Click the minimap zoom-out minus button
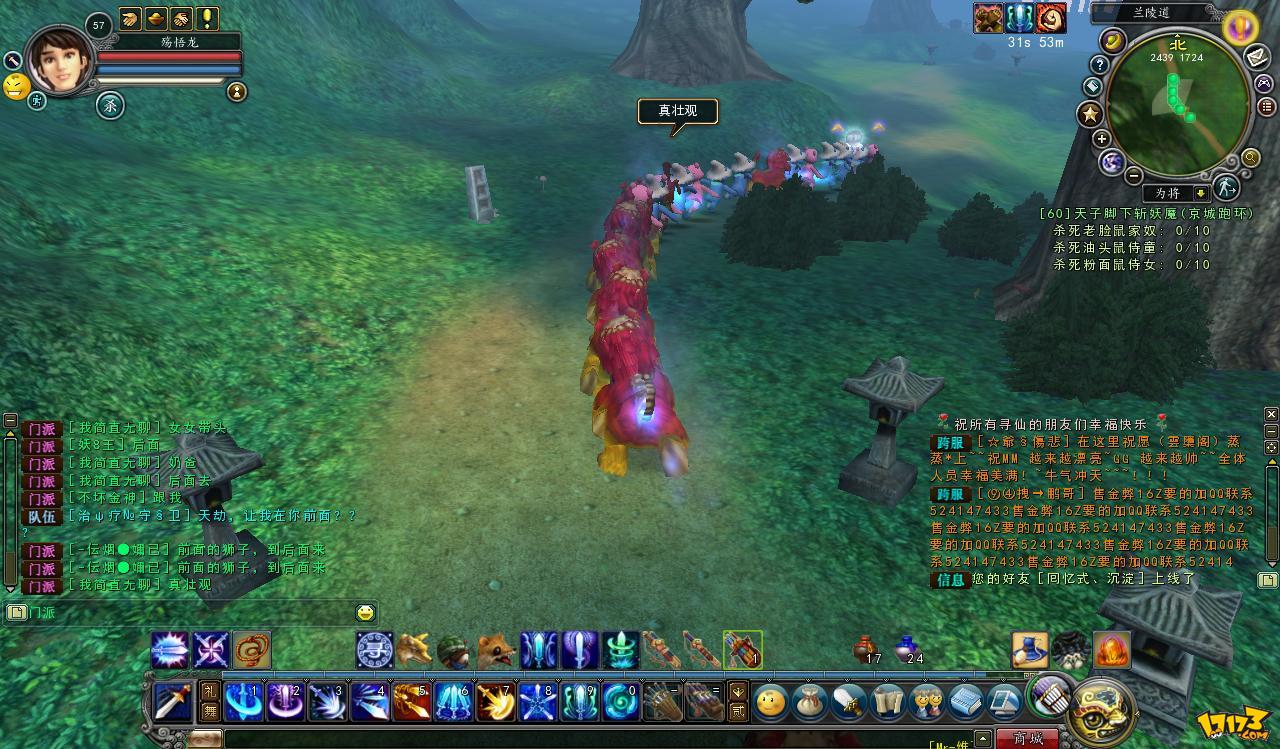This screenshot has width=1280, height=749. 1134,176
